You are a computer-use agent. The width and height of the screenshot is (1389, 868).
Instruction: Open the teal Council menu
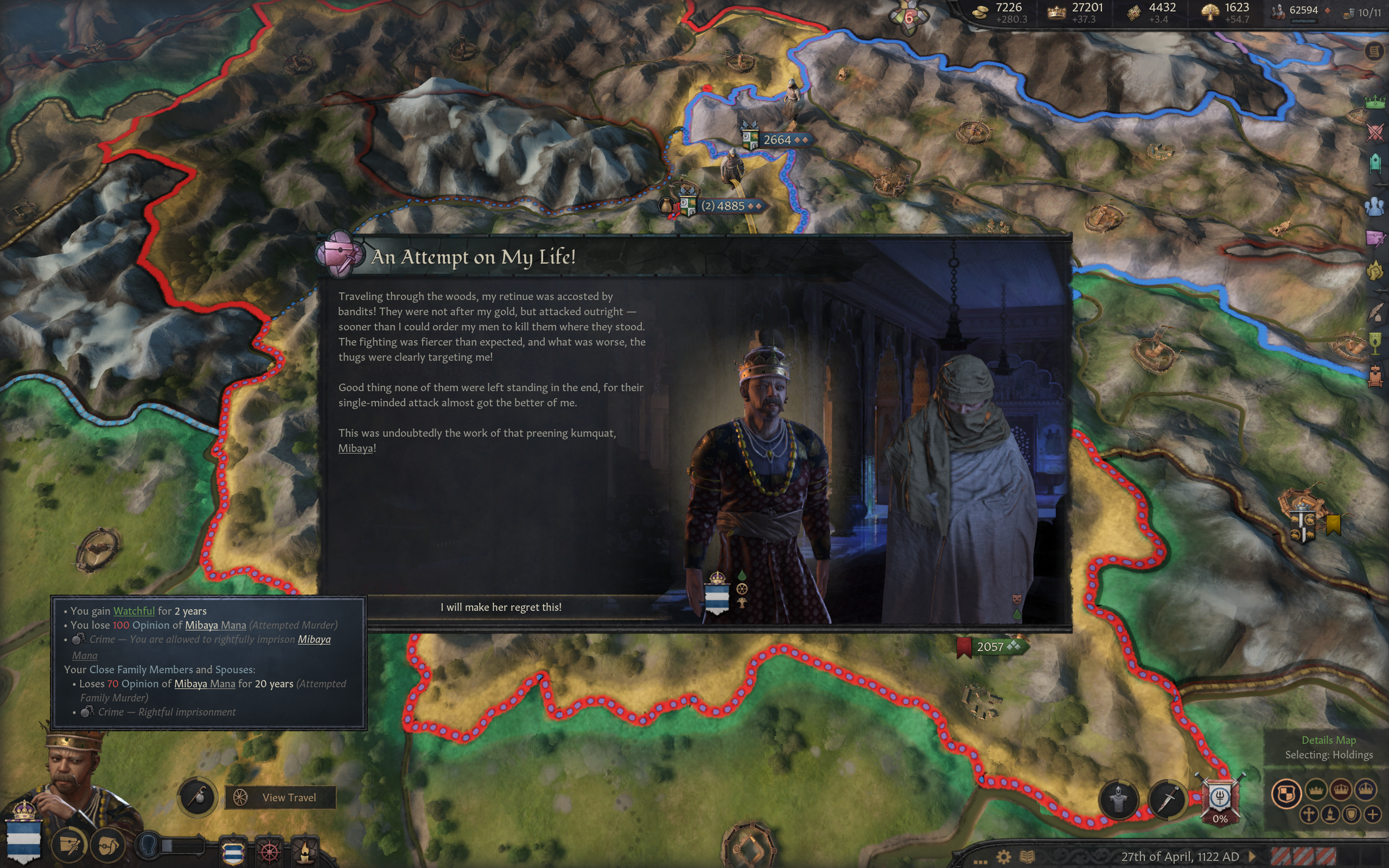[x=1375, y=164]
